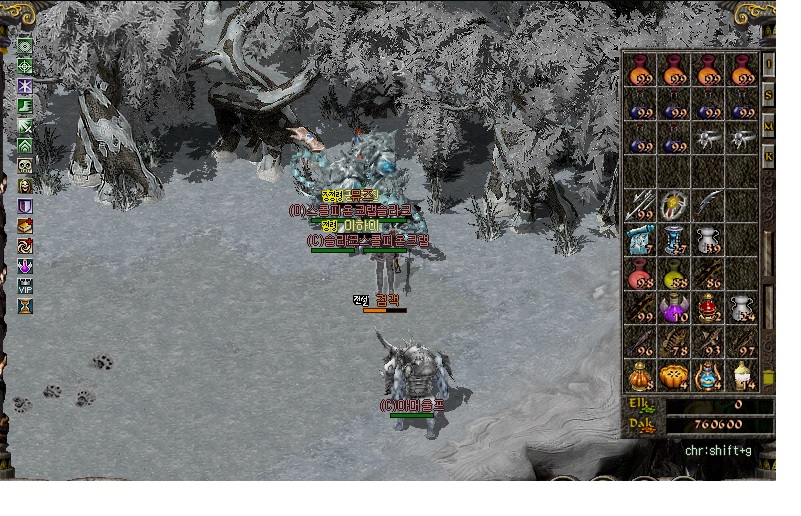This screenshot has width=801, height=516.
Task: Select the arrow bundle inventory slot
Action: coord(640,207)
